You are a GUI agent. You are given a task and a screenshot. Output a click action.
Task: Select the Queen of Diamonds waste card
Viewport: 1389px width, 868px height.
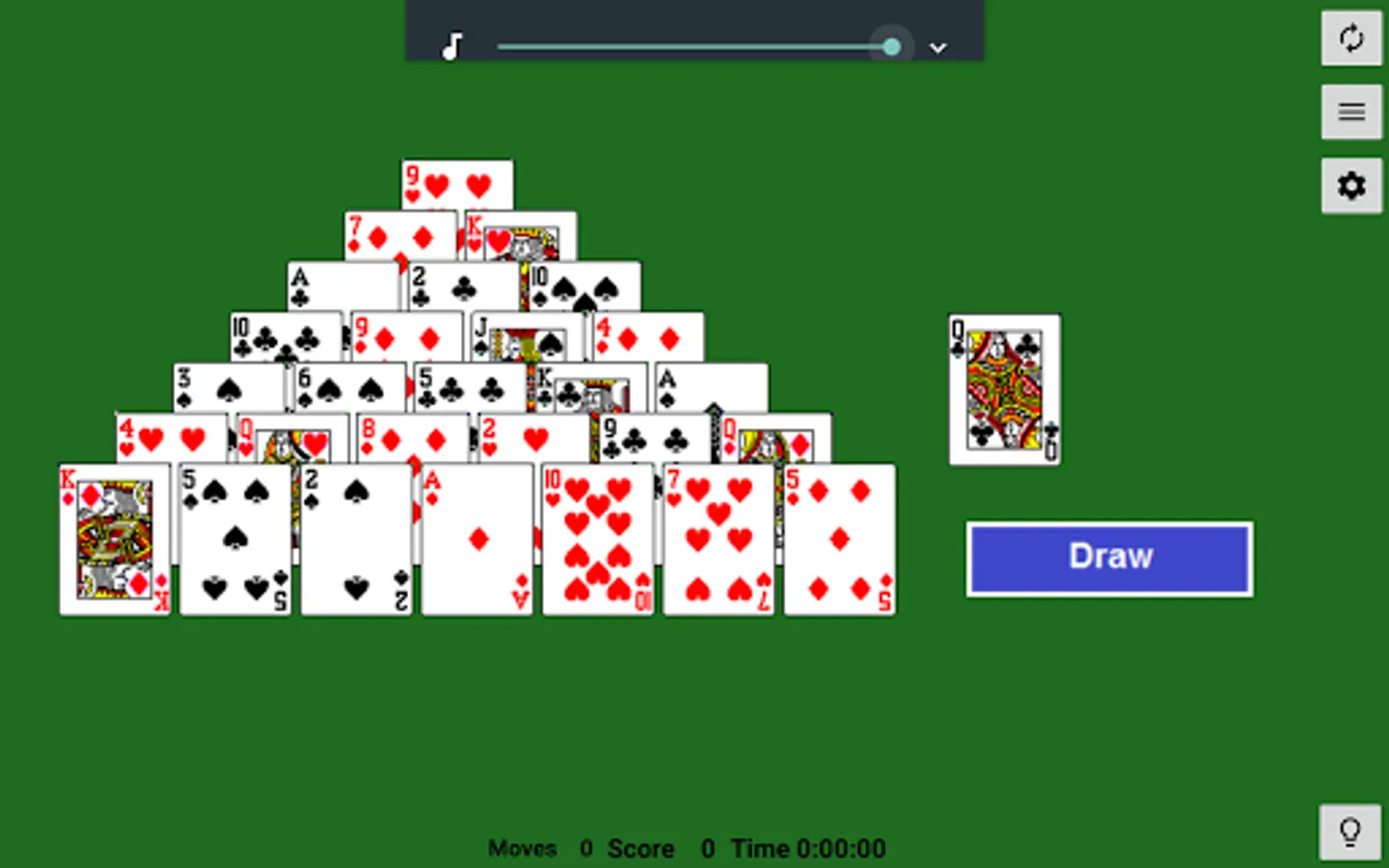1004,389
